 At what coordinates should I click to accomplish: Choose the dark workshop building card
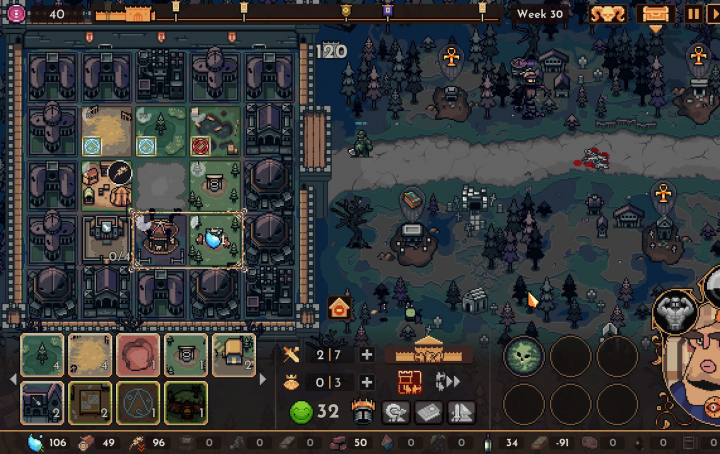pyautogui.click(x=42, y=403)
